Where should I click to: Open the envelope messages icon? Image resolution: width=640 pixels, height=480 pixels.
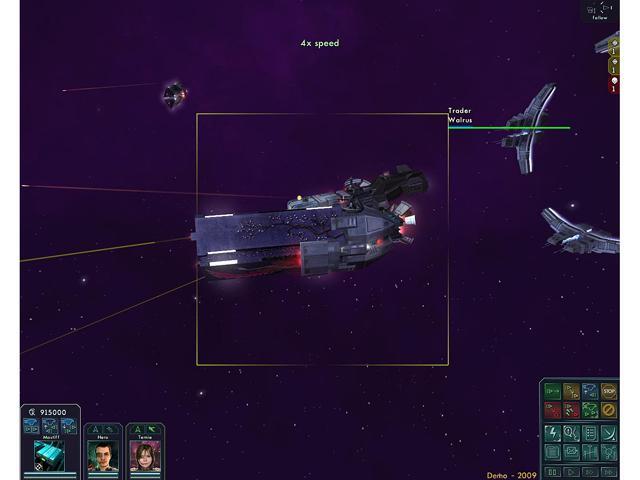572,452
